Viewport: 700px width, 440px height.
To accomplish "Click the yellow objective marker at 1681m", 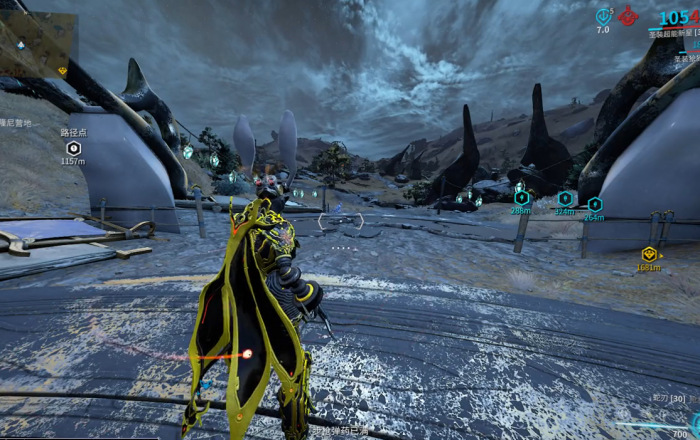I will pos(648,254).
